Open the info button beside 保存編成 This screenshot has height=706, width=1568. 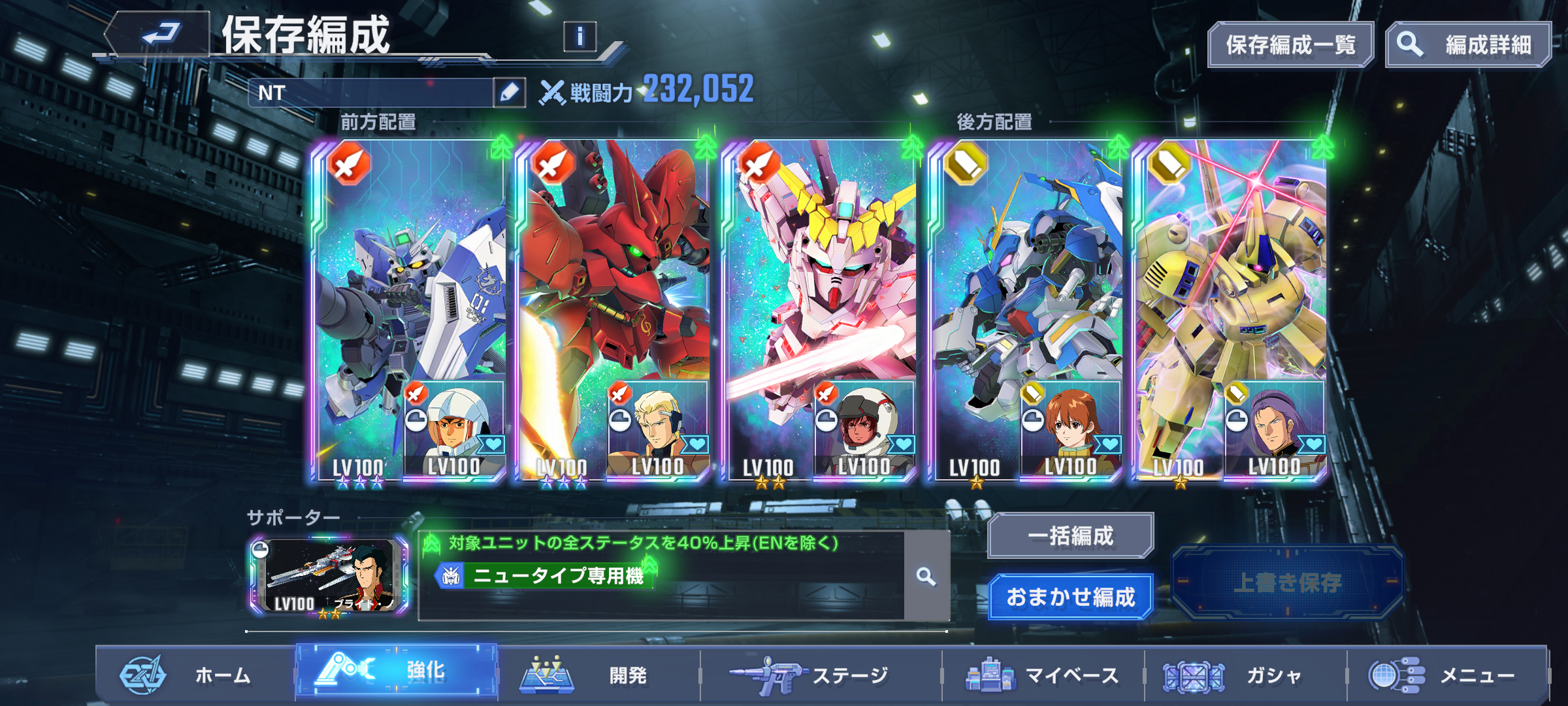point(580,37)
